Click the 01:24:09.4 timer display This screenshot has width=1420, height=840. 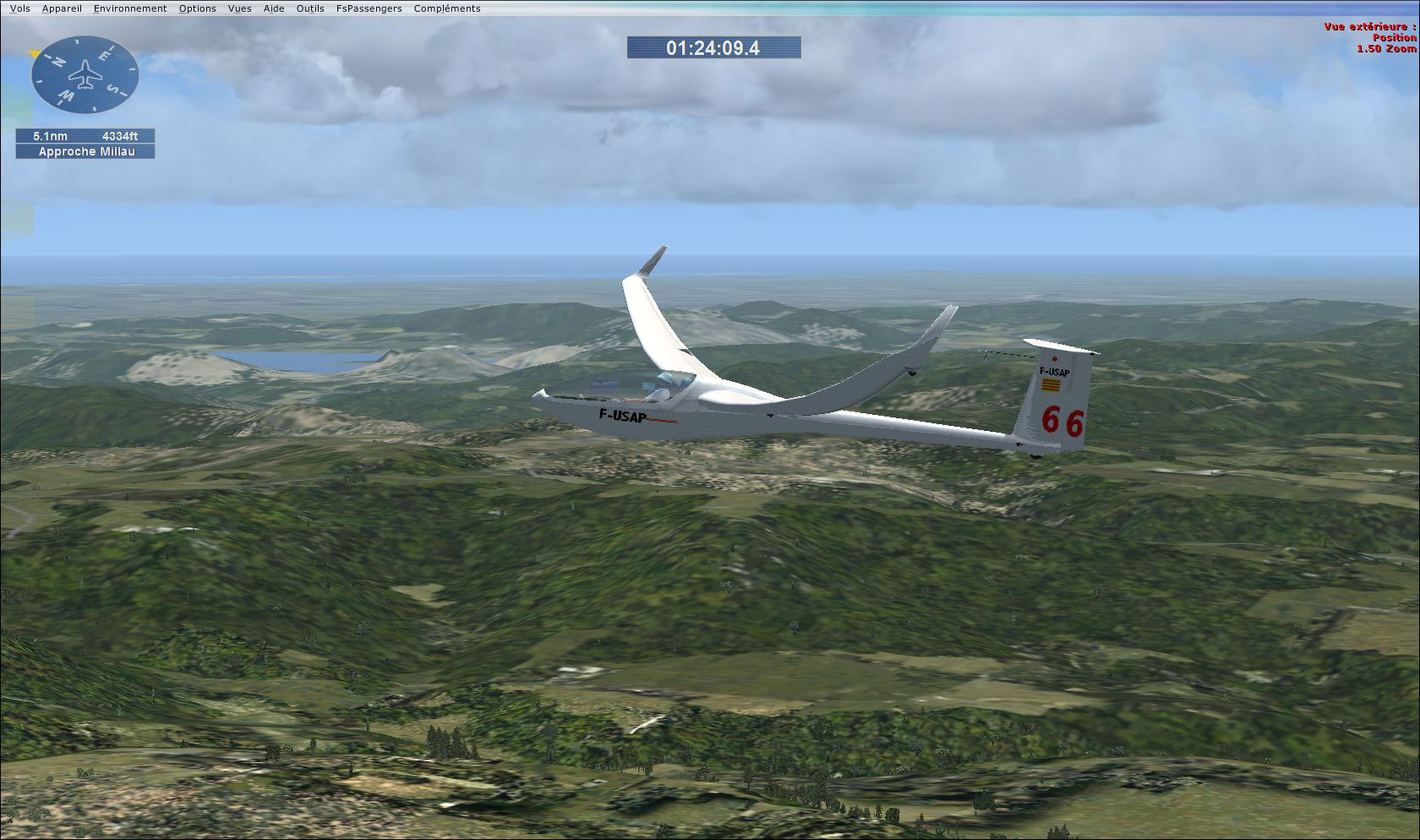click(713, 48)
